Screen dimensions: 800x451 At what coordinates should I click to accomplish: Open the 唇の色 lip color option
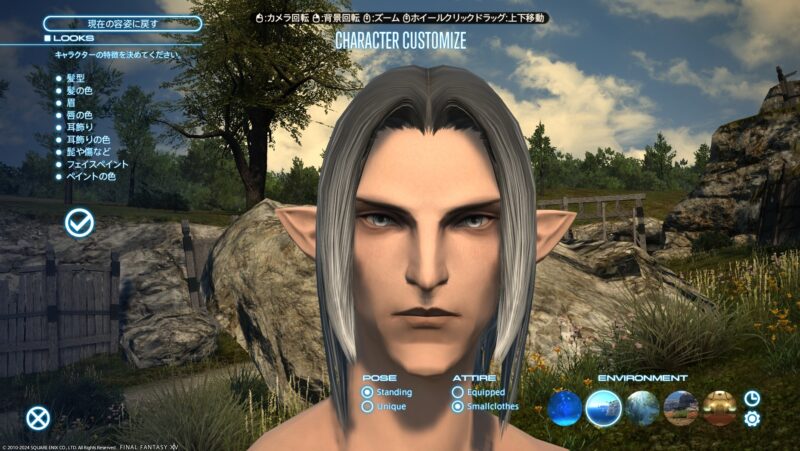pos(82,115)
